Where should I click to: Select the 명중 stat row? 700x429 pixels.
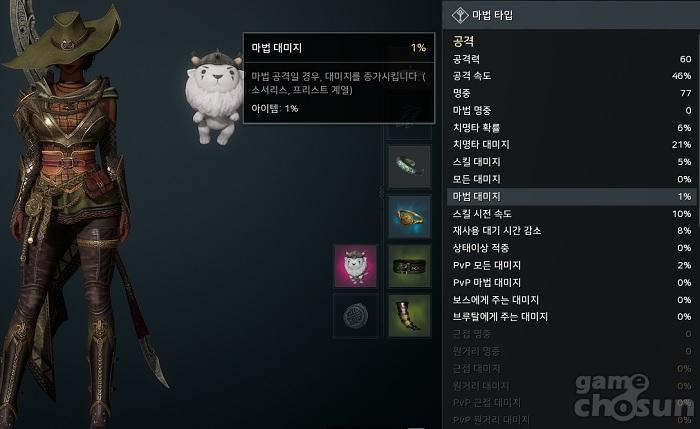click(x=570, y=93)
